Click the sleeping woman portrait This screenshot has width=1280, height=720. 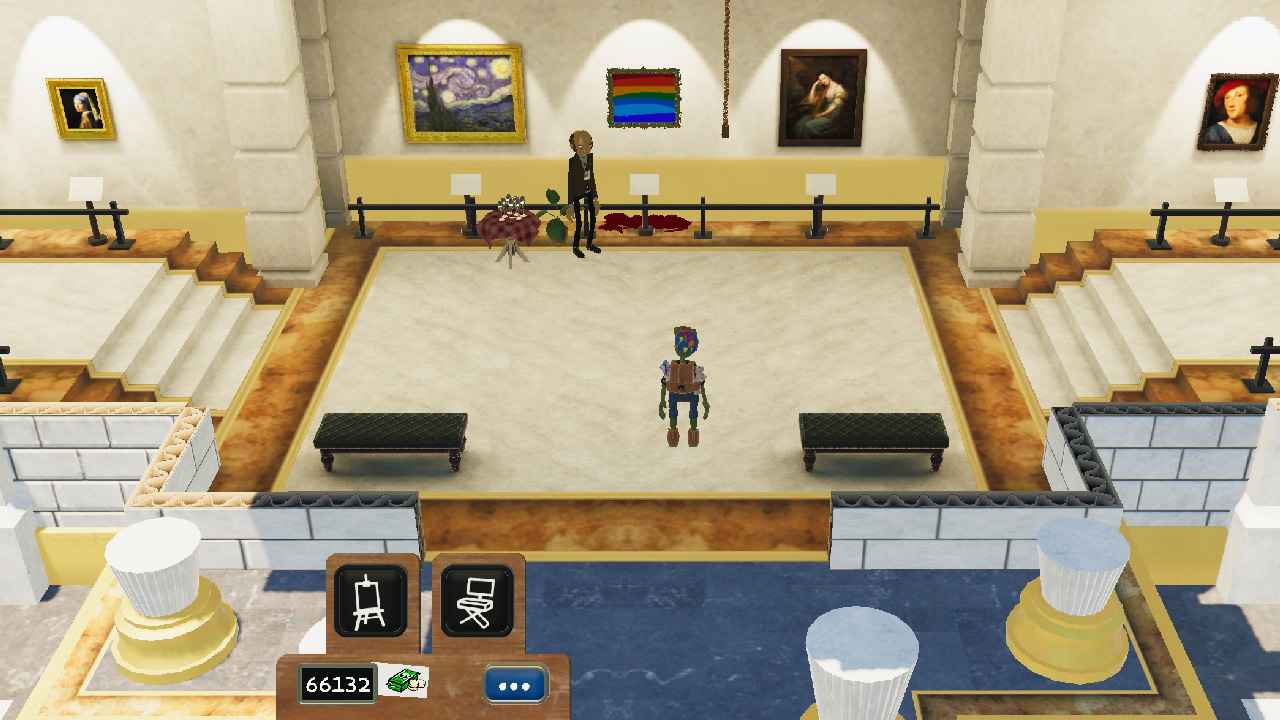tap(820, 95)
